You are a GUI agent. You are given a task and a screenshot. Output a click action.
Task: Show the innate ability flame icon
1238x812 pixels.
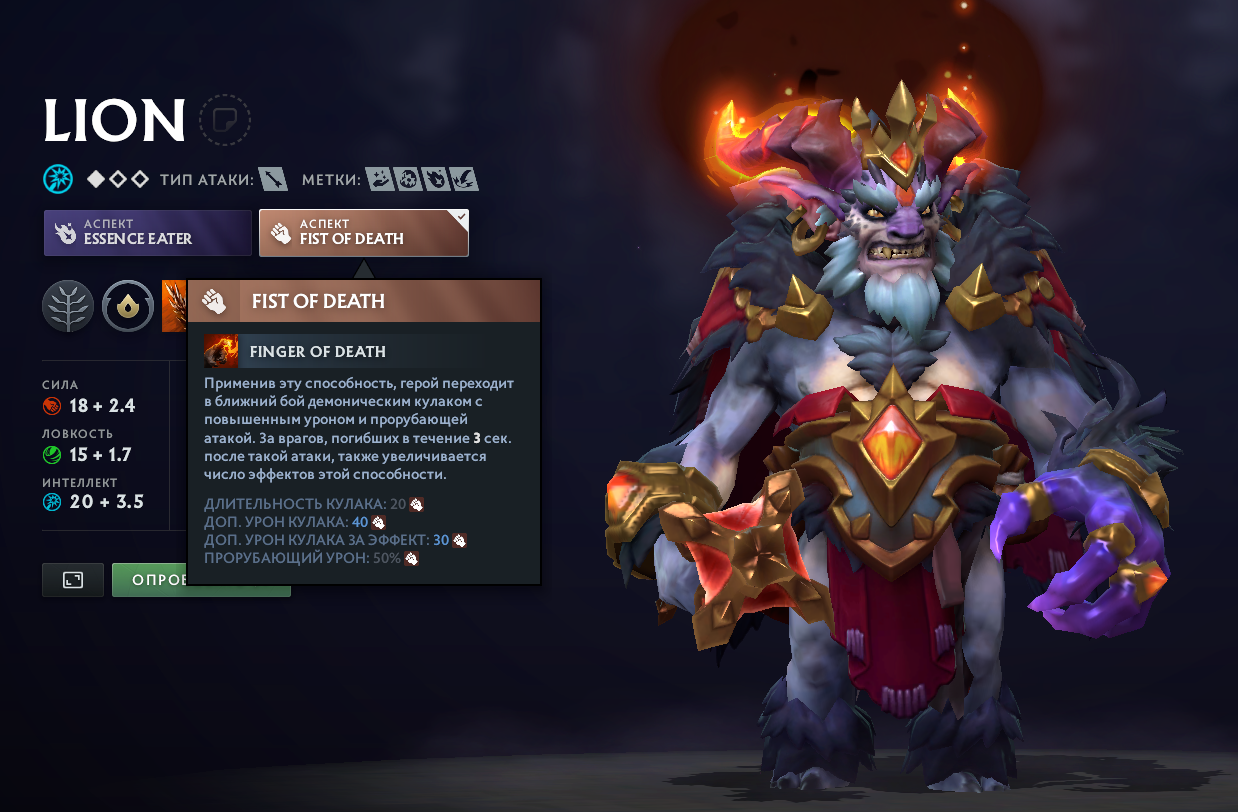coord(127,306)
